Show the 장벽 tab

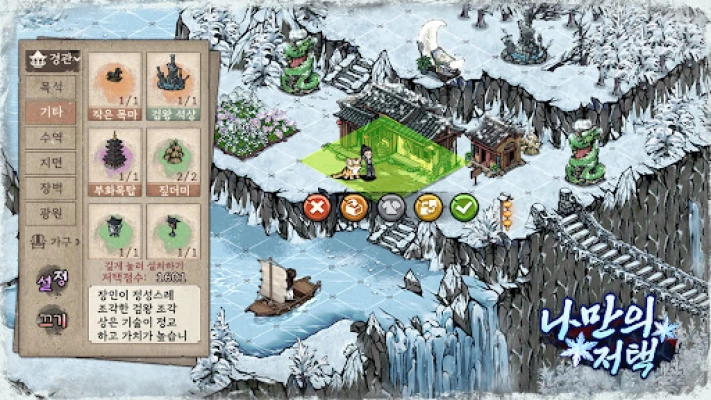click(50, 187)
